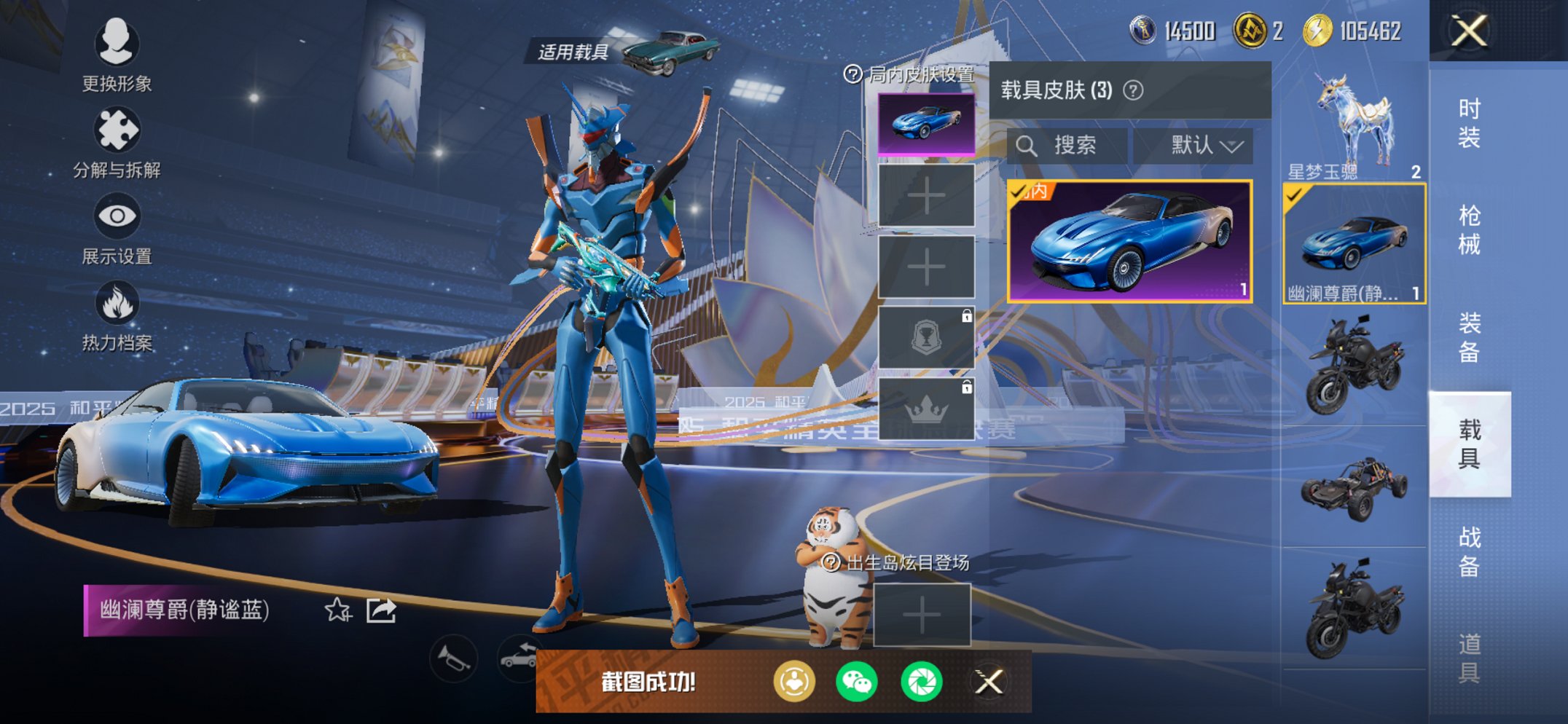Click the 搜索 search field
Image resolution: width=1568 pixels, height=724 pixels.
pos(1067,146)
